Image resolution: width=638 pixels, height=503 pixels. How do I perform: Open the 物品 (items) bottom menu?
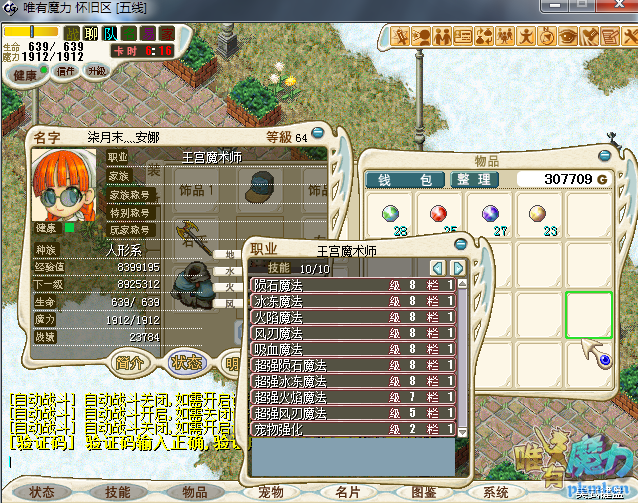(194, 492)
